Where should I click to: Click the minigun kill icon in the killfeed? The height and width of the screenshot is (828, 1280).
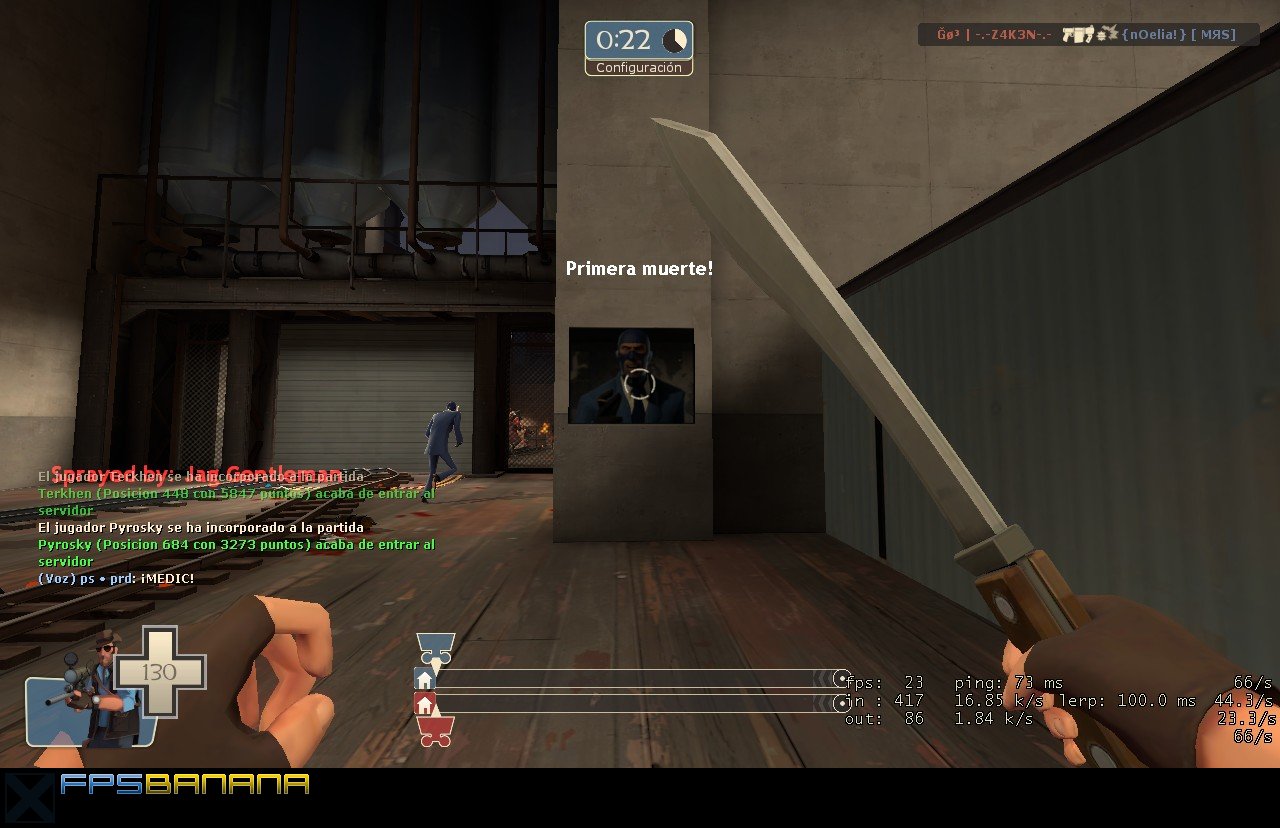coord(1078,34)
